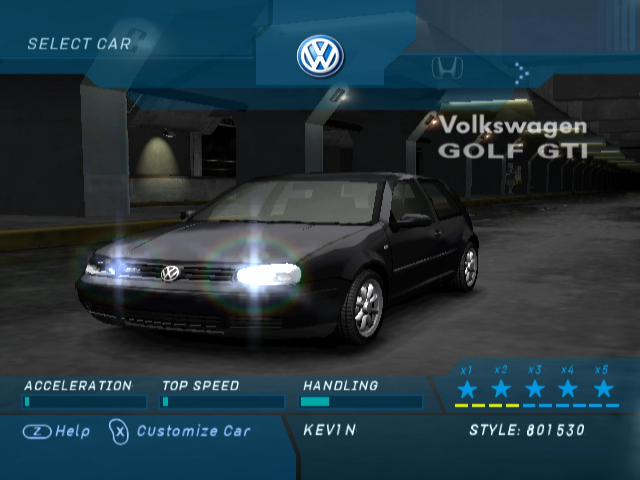This screenshot has width=640, height=480.
Task: Select the Volkswagen brand logo
Action: (x=320, y=56)
